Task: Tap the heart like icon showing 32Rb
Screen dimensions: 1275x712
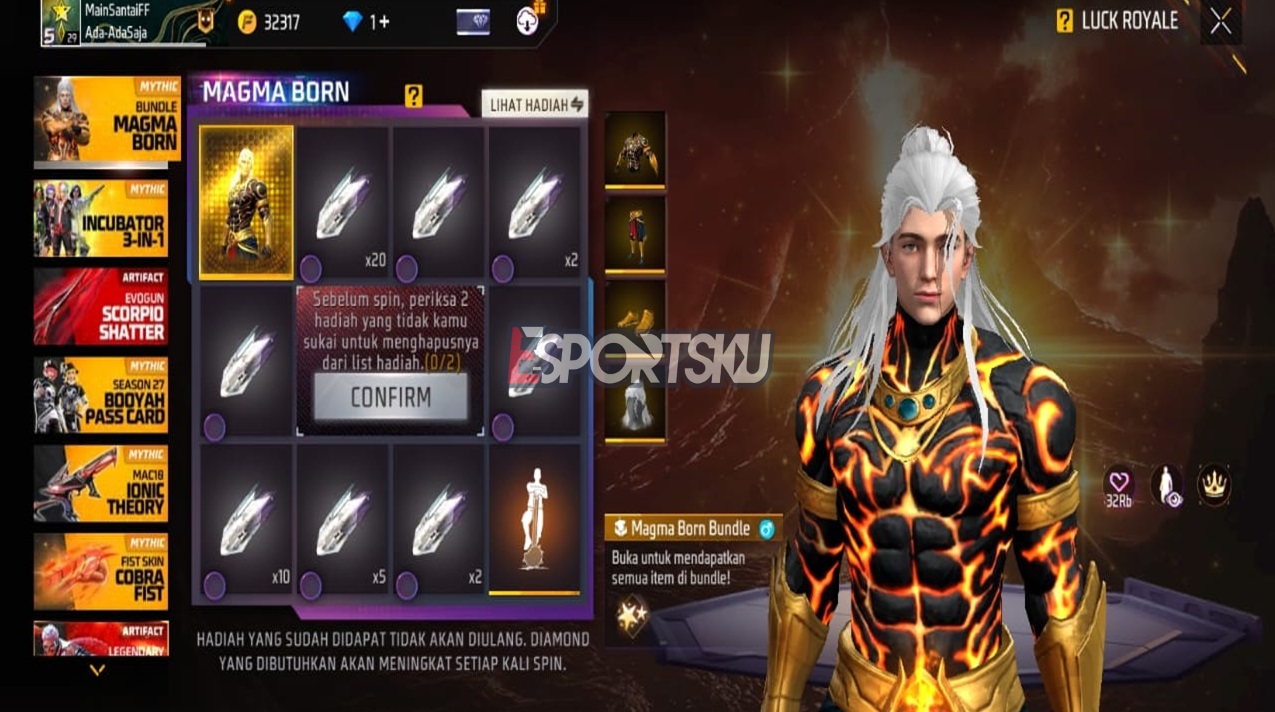Action: (1119, 483)
